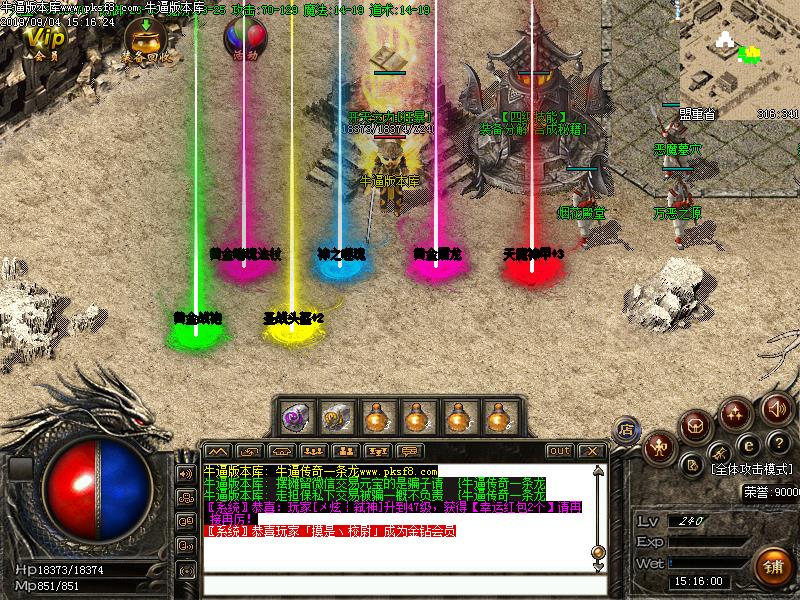Screen dimensions: 800x600
Task: Click the round e button
Action: [746, 444]
